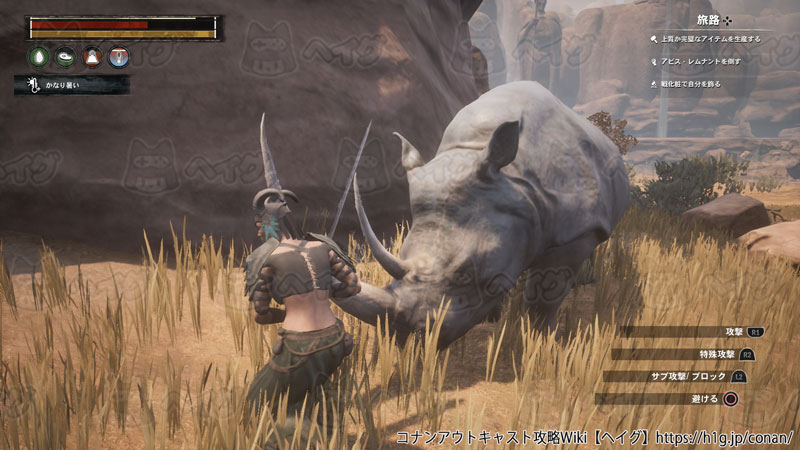The image size is (800, 450).
Task: Open the h1g.jp/conan wiki link
Action: pyautogui.click(x=729, y=438)
